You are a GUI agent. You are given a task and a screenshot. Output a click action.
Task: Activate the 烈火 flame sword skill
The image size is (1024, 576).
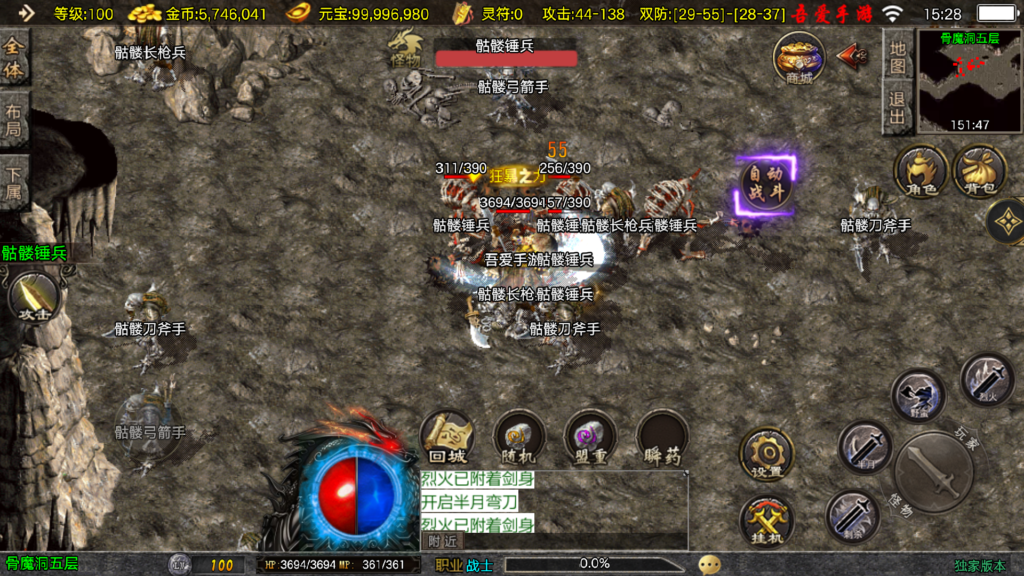click(x=987, y=377)
